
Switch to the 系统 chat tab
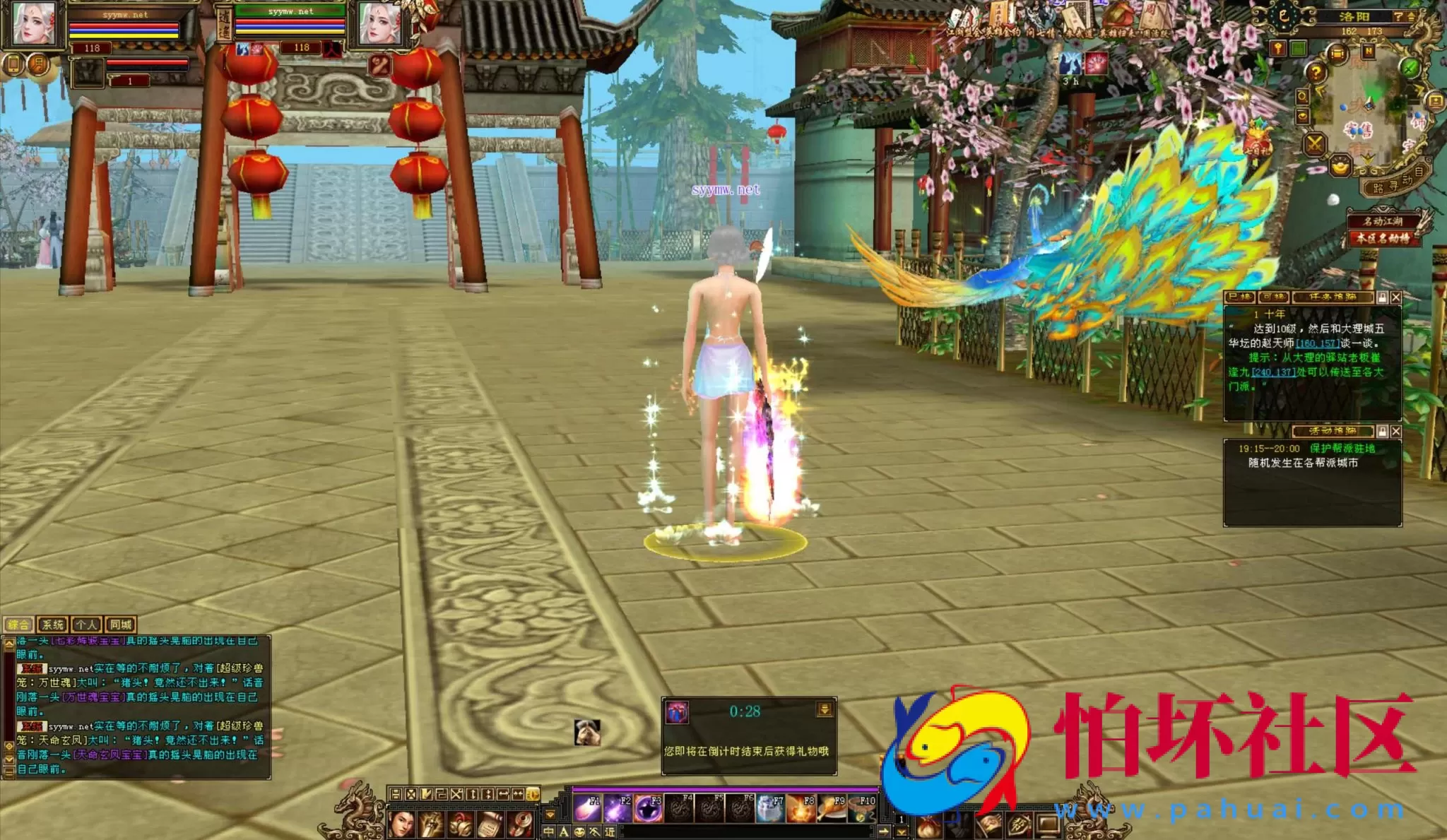click(53, 625)
